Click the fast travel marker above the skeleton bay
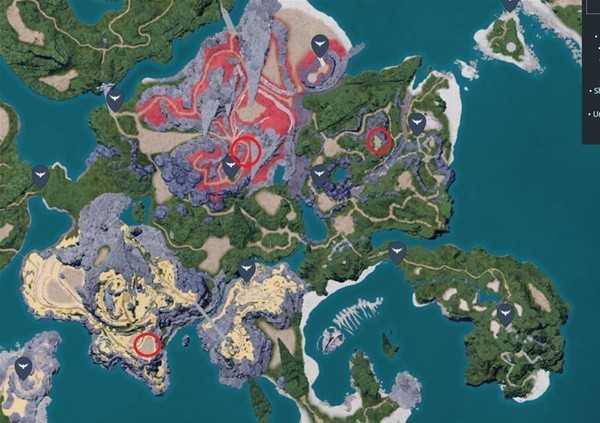This screenshot has width=600, height=423. point(398,251)
